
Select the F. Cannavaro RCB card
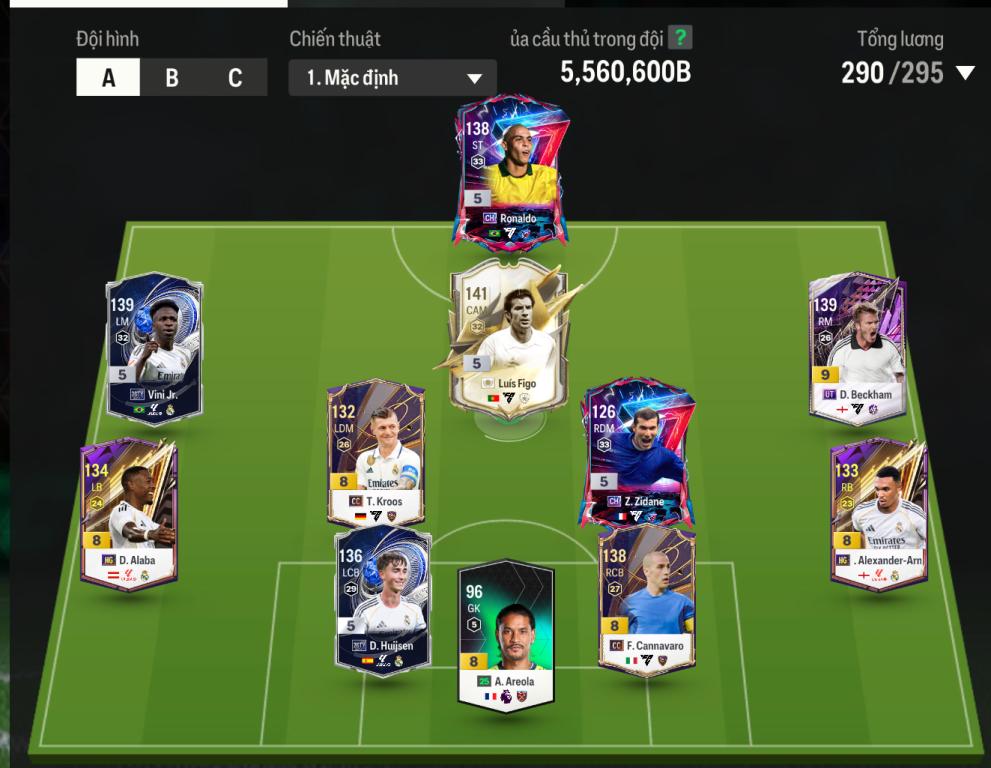coord(647,598)
